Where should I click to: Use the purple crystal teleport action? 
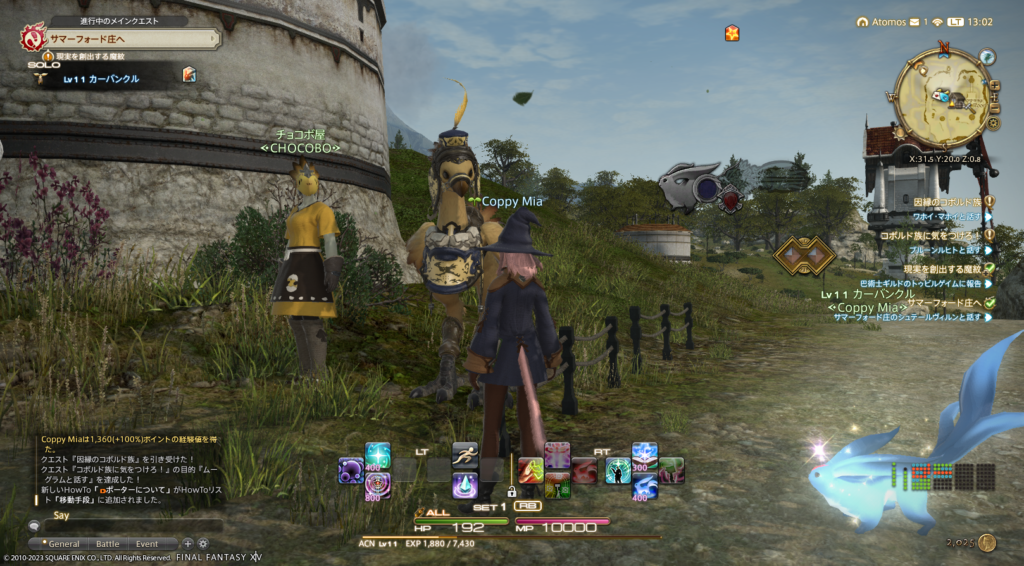tap(465, 485)
